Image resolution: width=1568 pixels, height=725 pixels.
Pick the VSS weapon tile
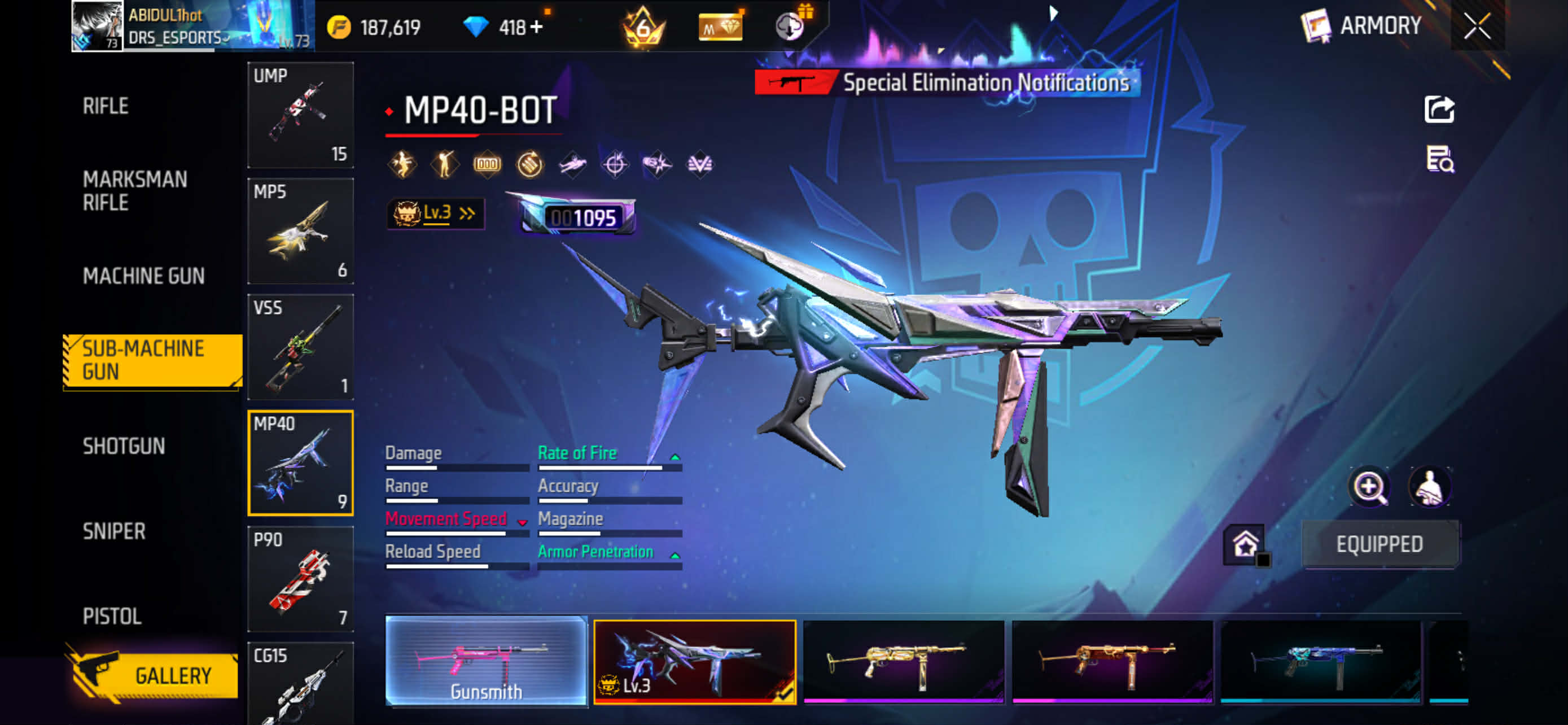click(x=301, y=347)
